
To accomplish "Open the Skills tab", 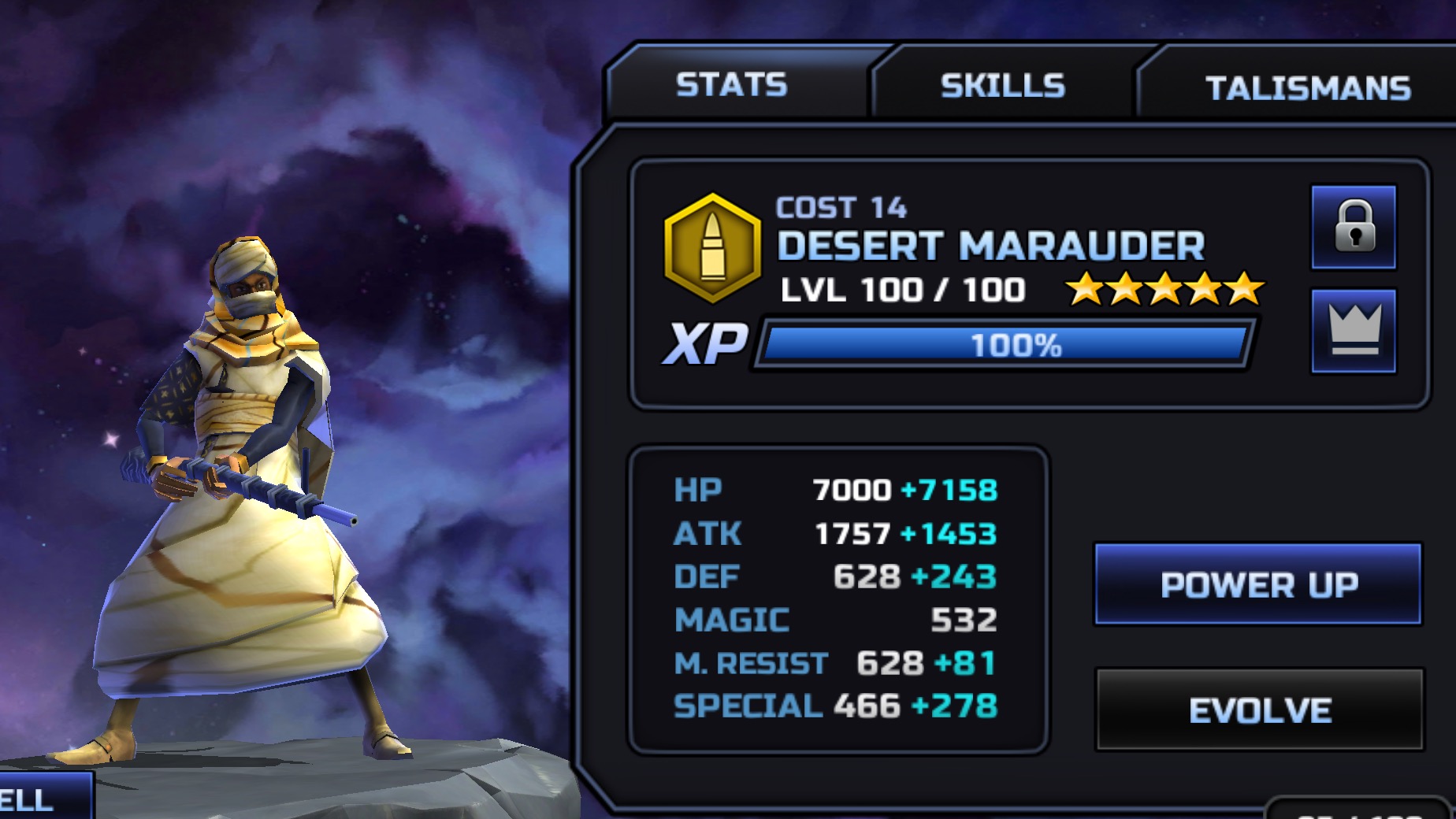I will pos(1002,86).
